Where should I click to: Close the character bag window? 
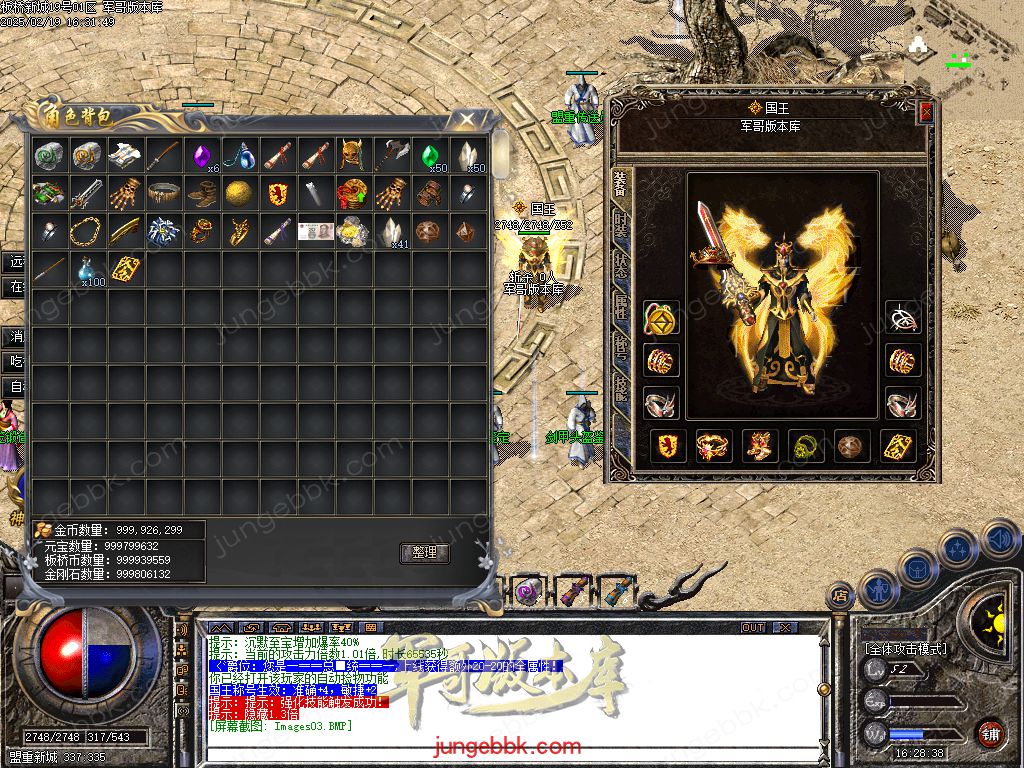point(466,119)
